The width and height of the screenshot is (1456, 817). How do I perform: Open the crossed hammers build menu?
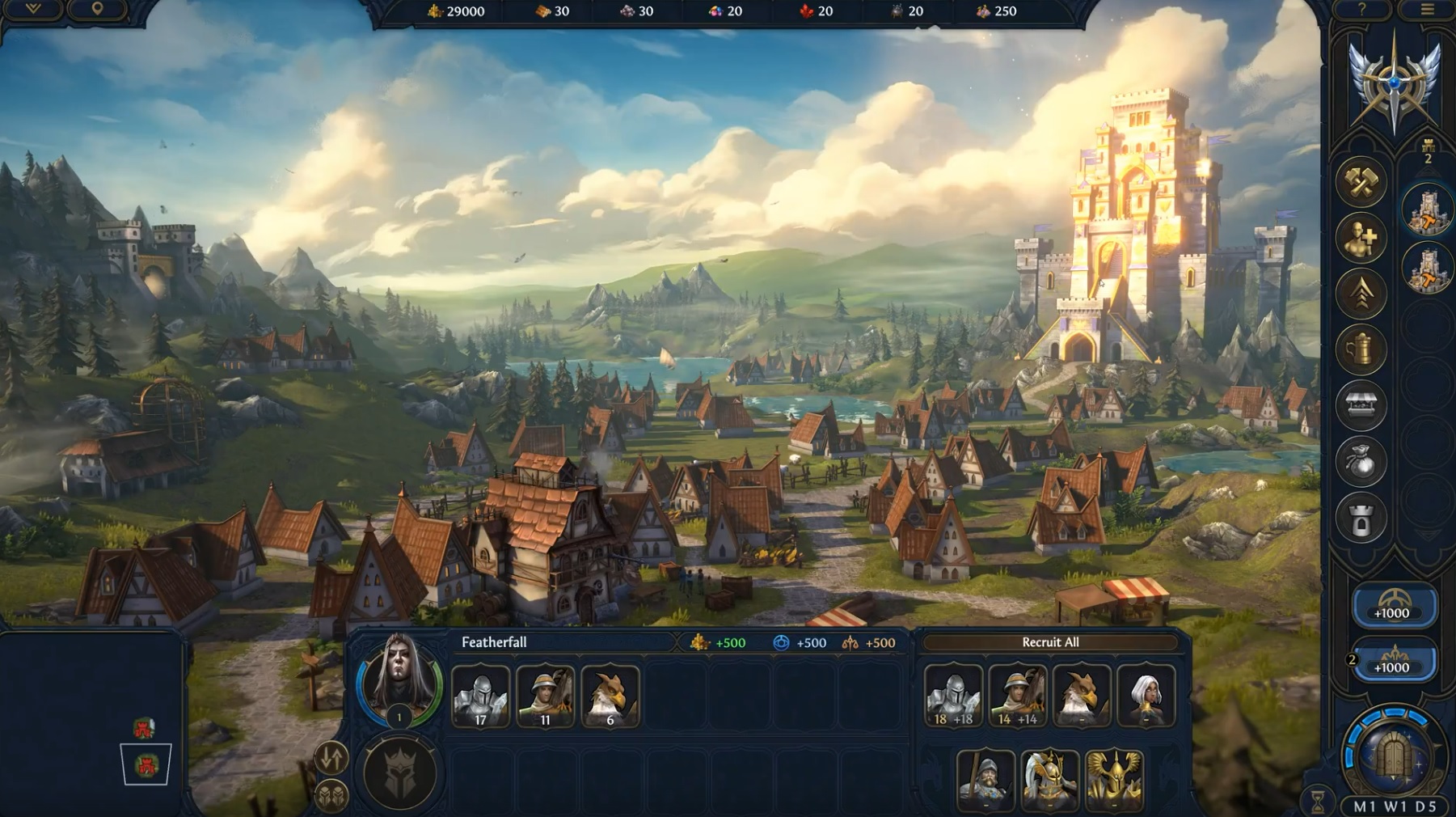click(x=1361, y=182)
